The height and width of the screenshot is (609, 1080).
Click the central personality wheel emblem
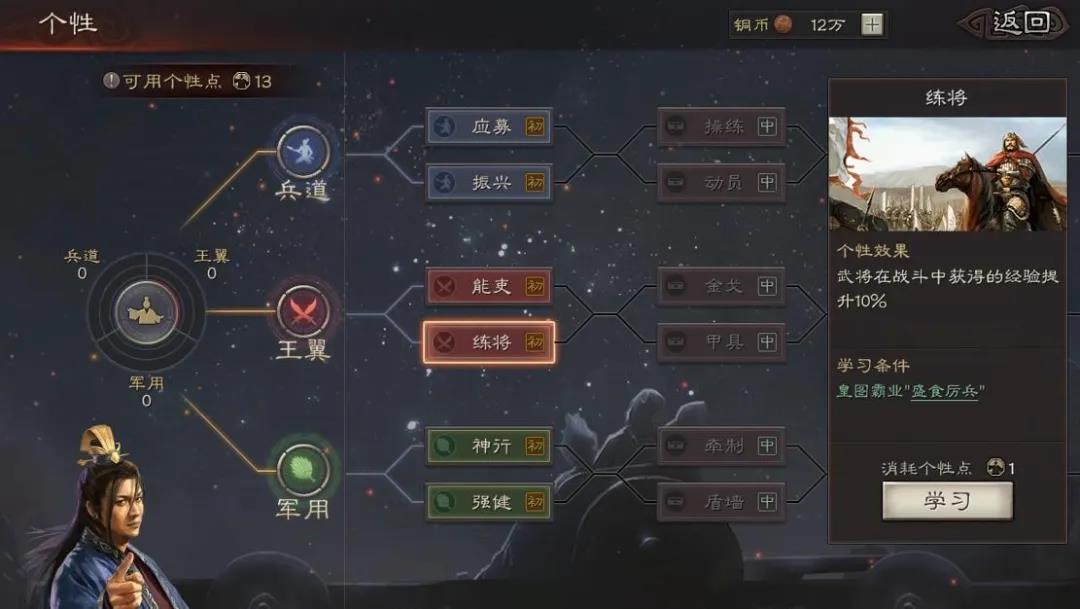pos(146,311)
